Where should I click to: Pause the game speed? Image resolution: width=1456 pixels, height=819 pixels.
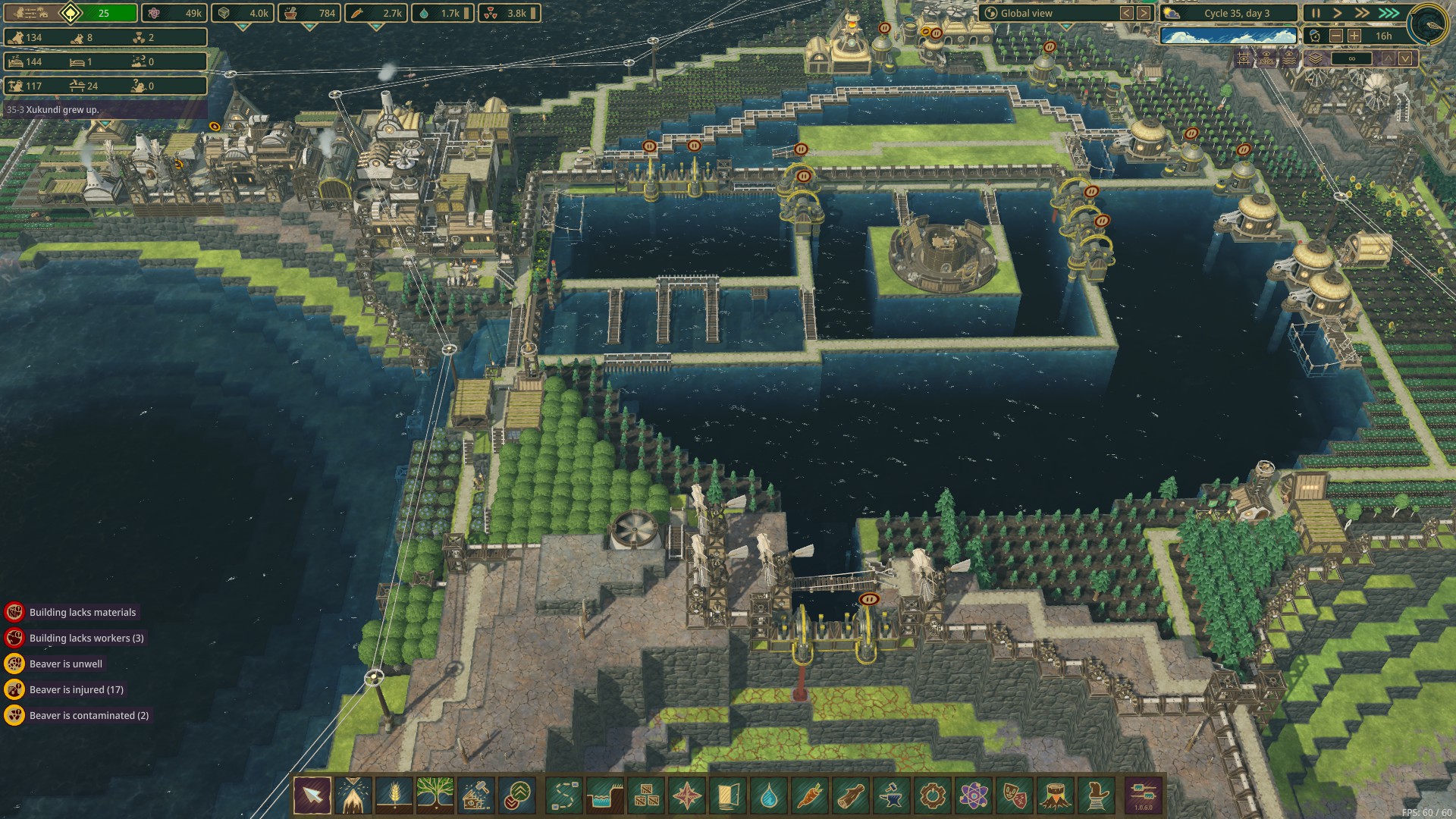(1316, 13)
